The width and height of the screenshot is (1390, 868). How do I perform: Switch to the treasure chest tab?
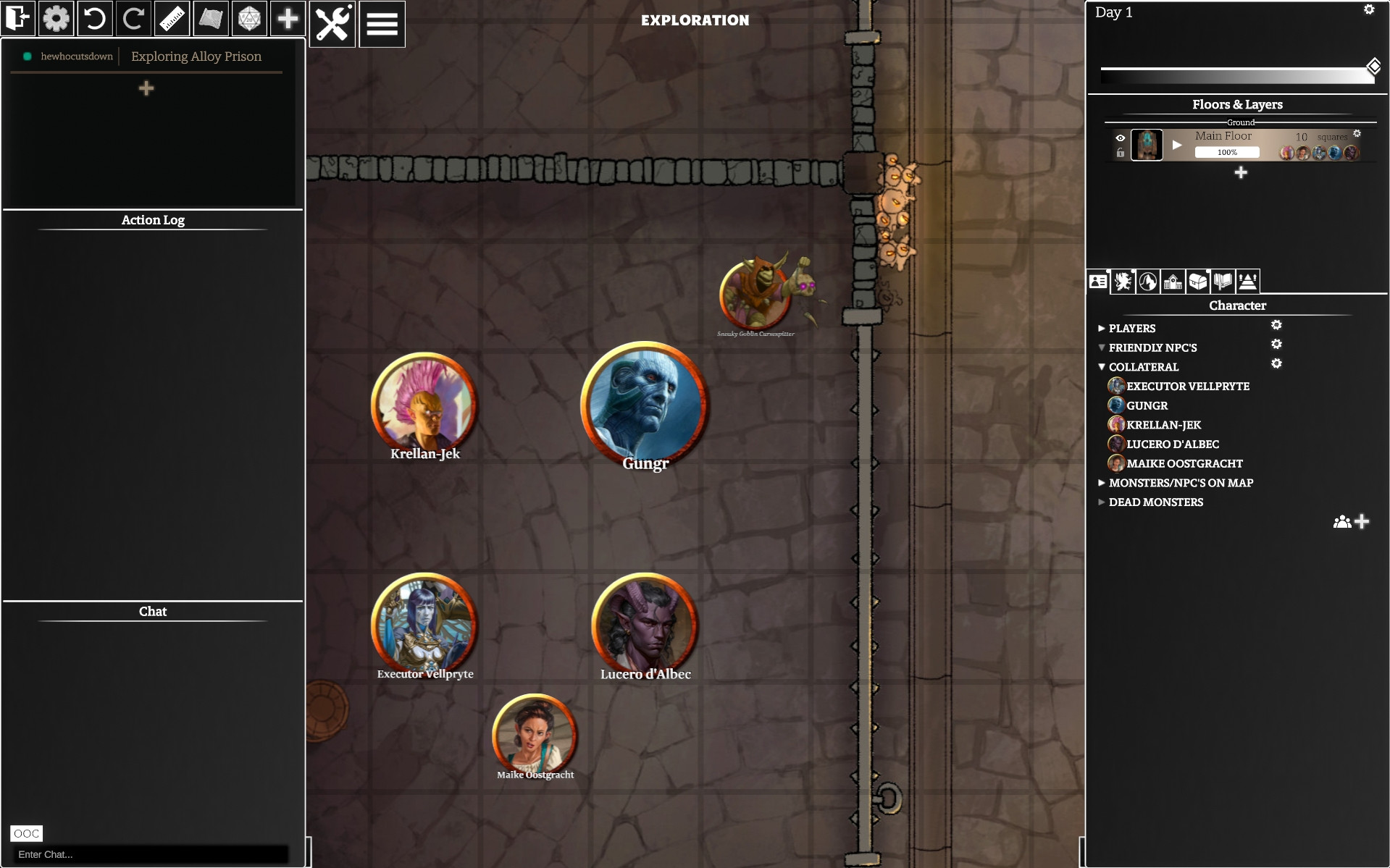pyautogui.click(x=1198, y=282)
